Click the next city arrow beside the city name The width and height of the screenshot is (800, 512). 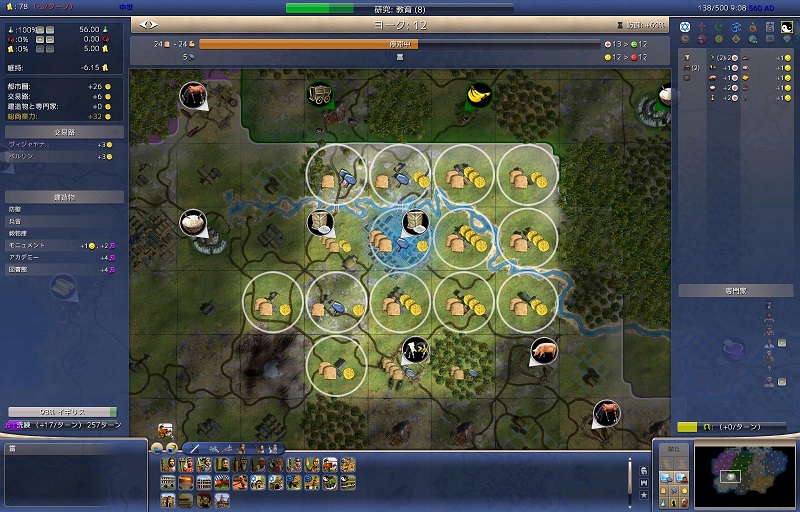tap(153, 24)
